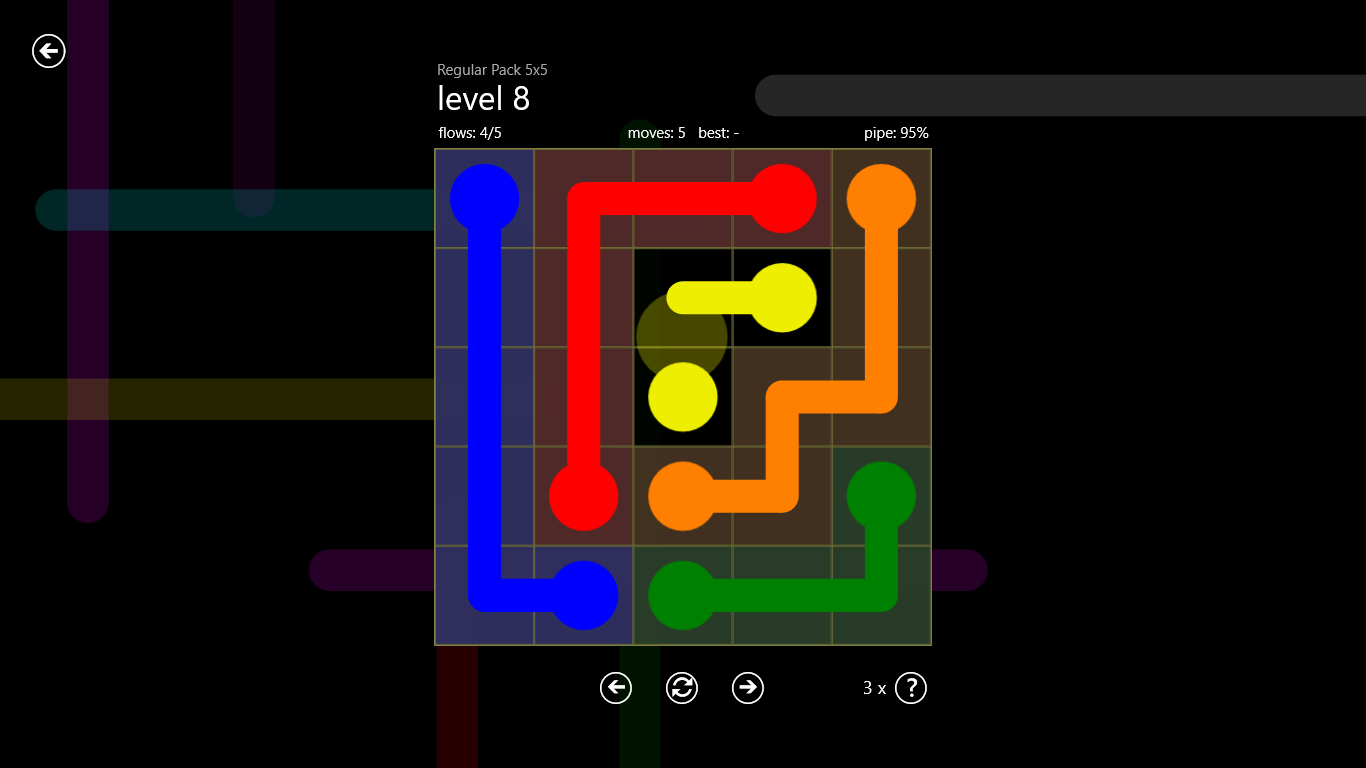The width and height of the screenshot is (1366, 768).
Task: Tap the blue dot in the top-left cell
Action: 484,199
